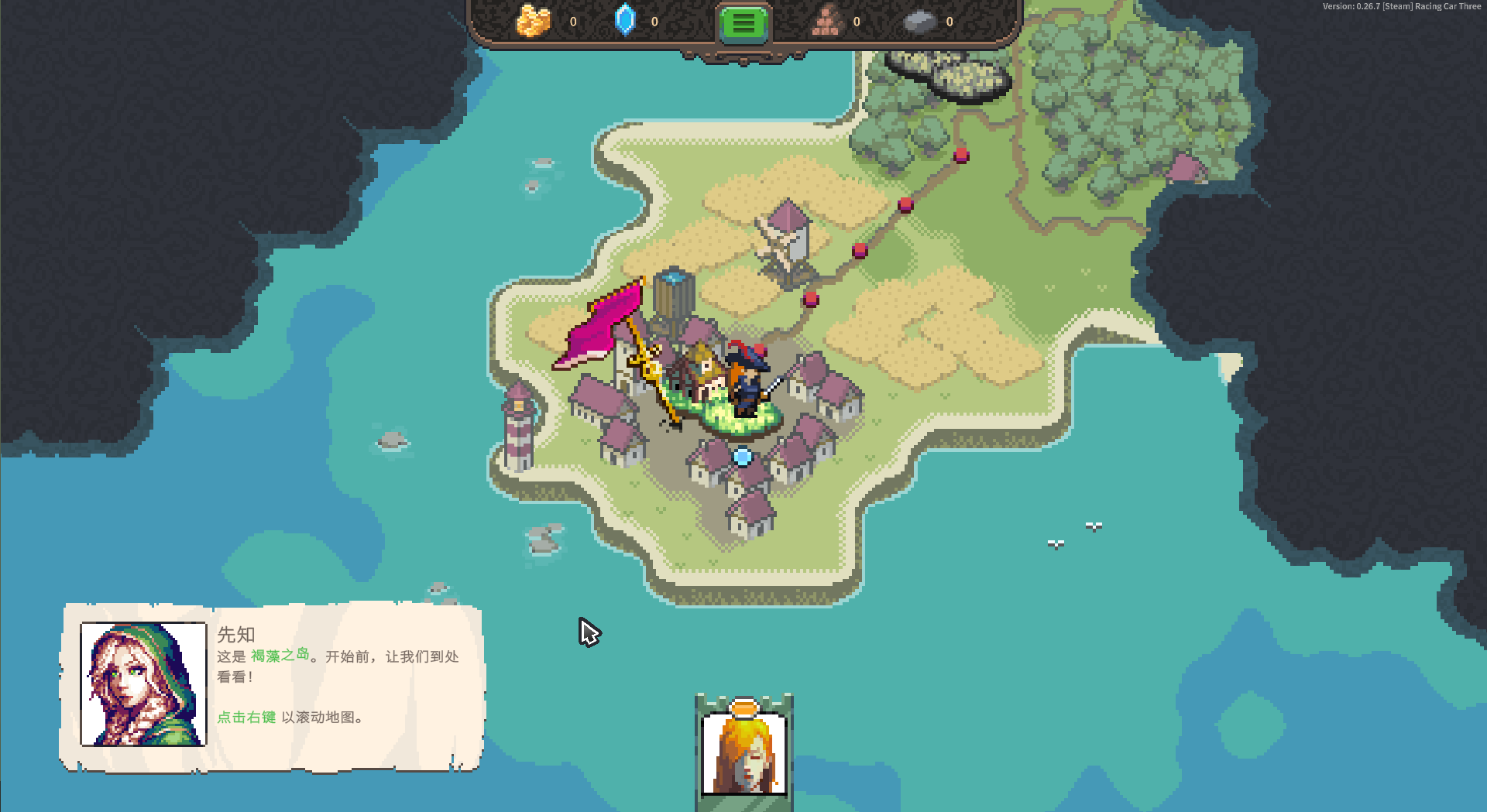This screenshot has width=1487, height=812.
Task: Select the blue map node marker
Action: [x=743, y=457]
